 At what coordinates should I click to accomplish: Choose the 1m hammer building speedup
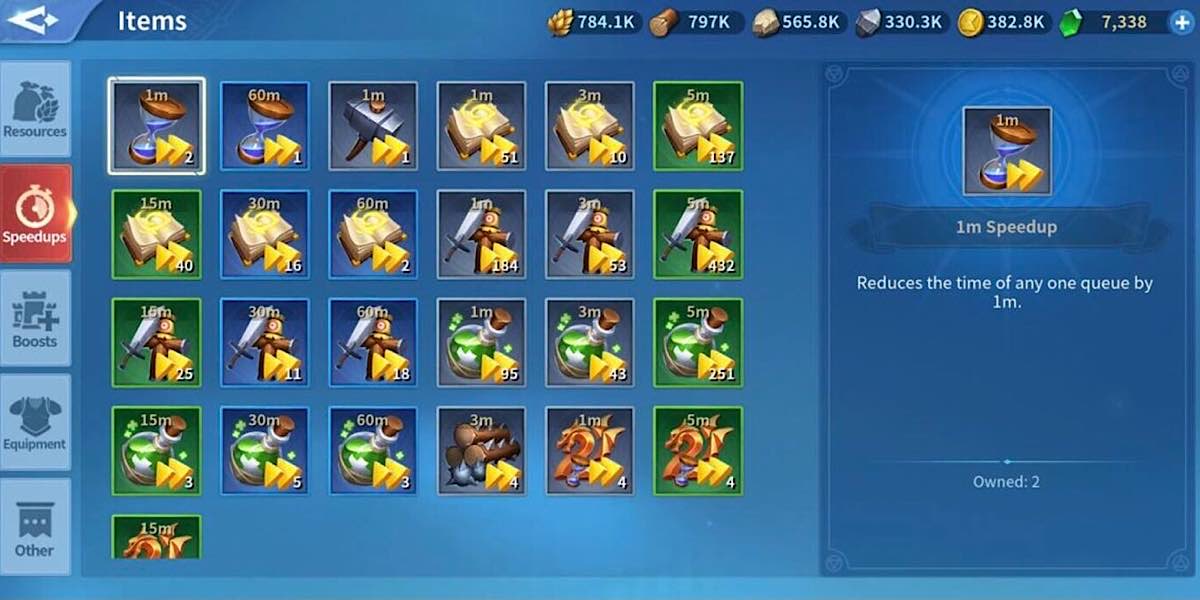pyautogui.click(x=373, y=126)
